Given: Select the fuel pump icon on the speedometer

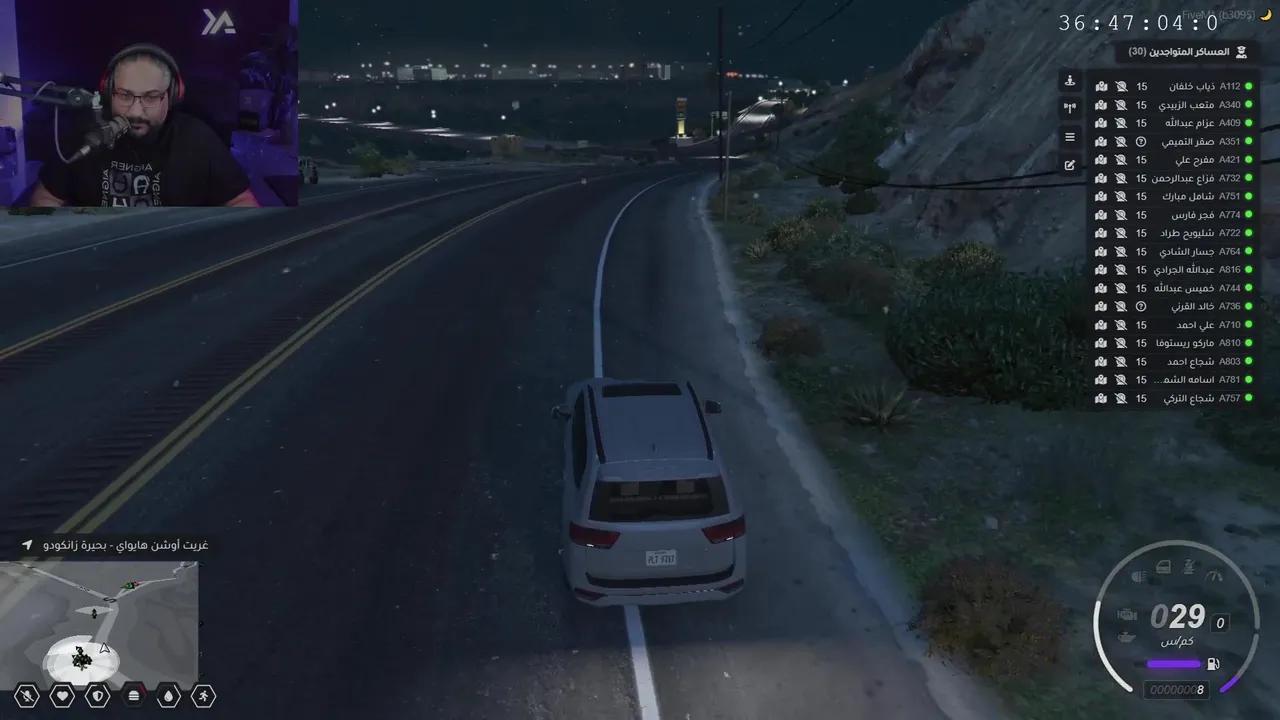Looking at the screenshot, I should pos(1212,662).
